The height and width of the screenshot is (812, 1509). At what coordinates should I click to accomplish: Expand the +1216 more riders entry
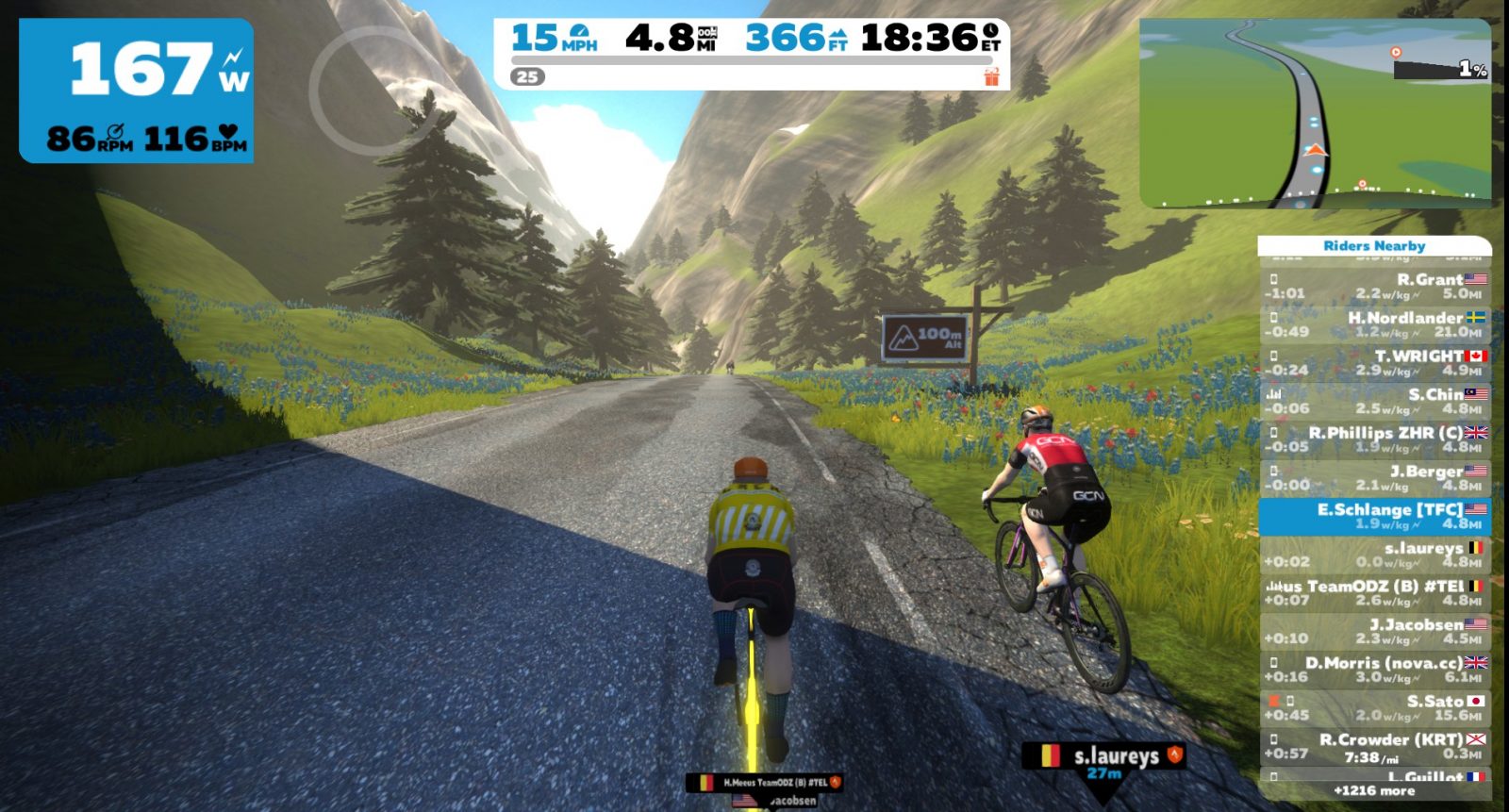pyautogui.click(x=1374, y=790)
